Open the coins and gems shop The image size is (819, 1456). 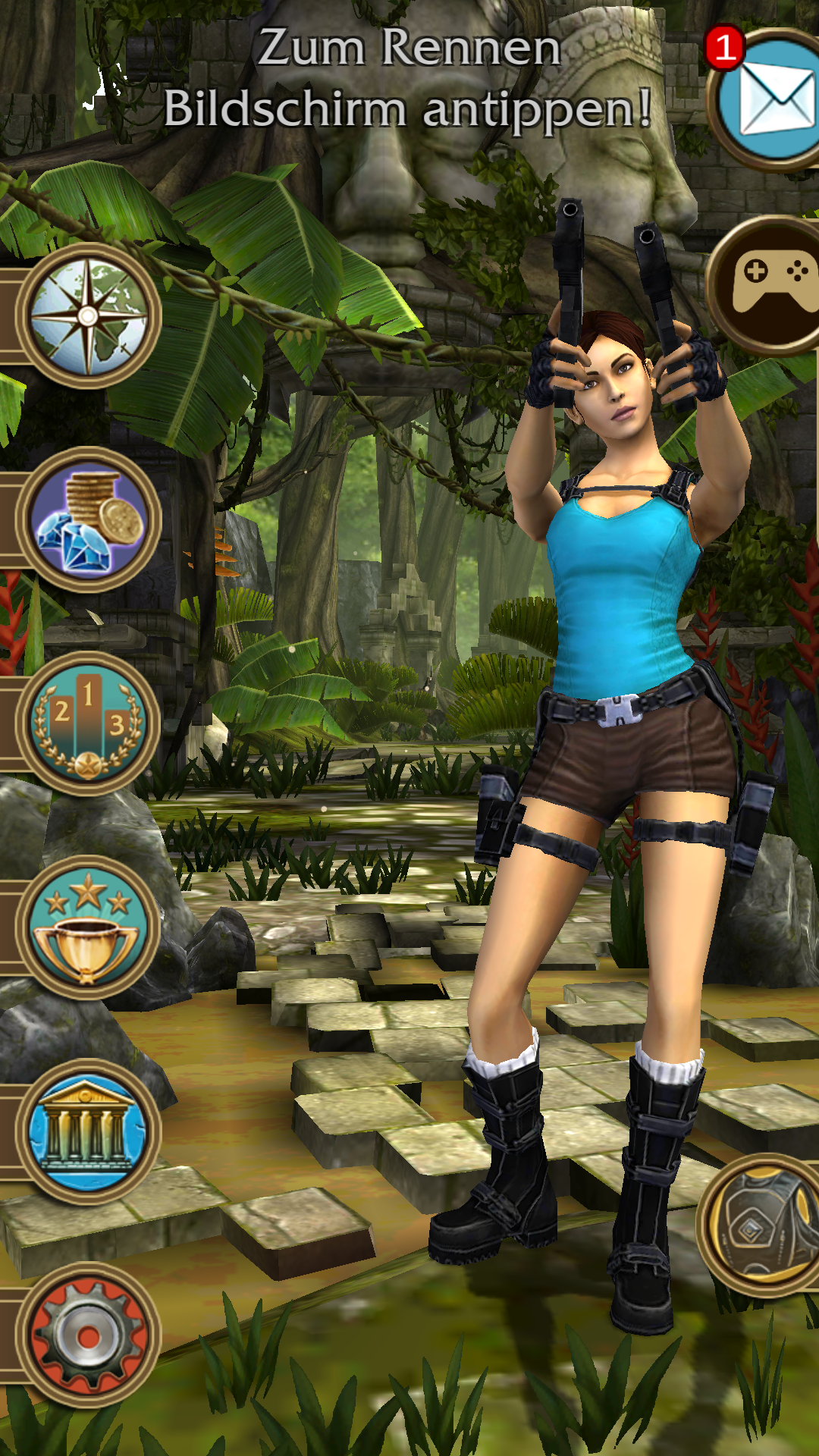click(88, 520)
